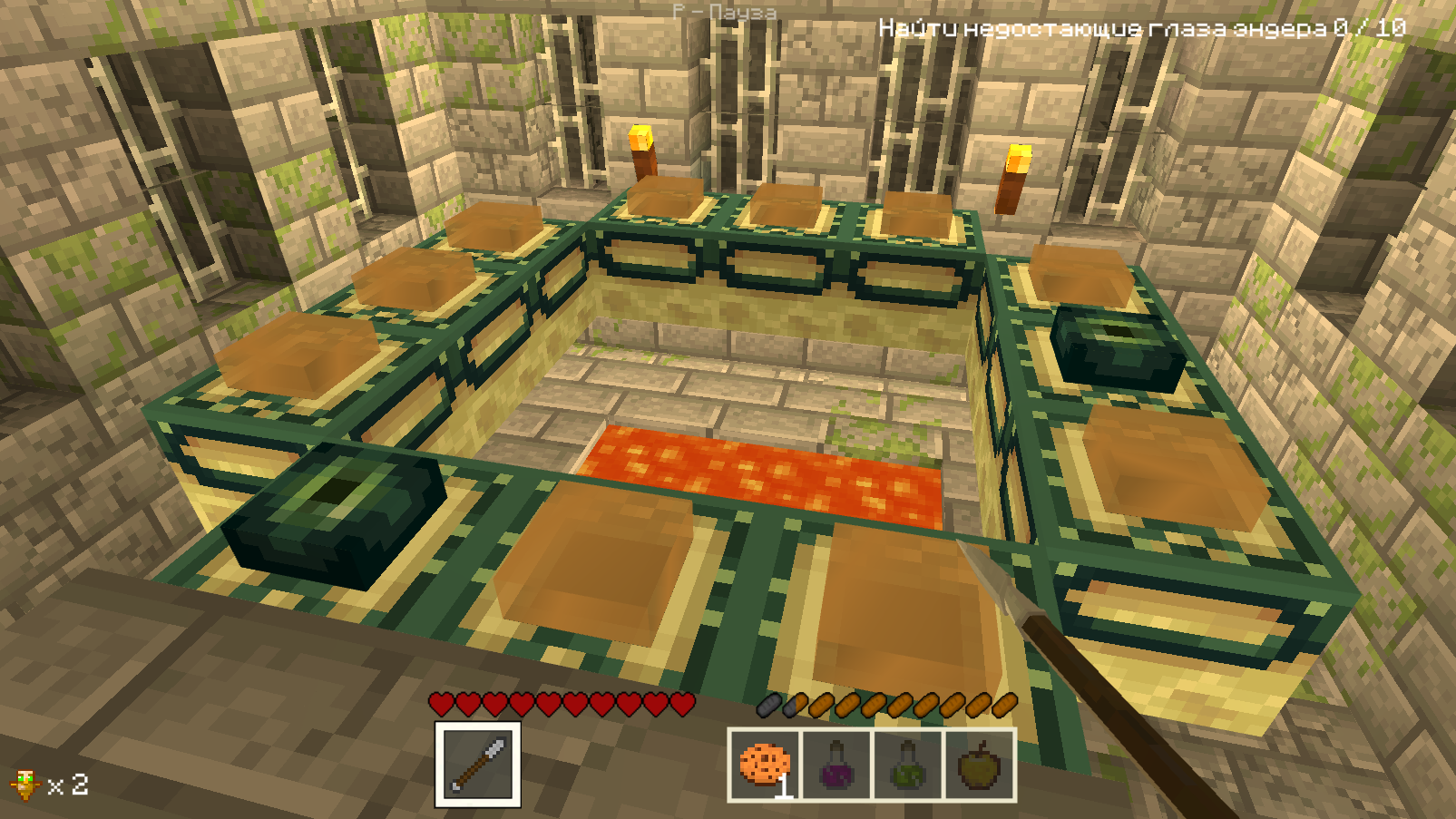Screen dimensions: 1456x819
Task: Click the leftmost heart in the health bar
Action: 440,703
